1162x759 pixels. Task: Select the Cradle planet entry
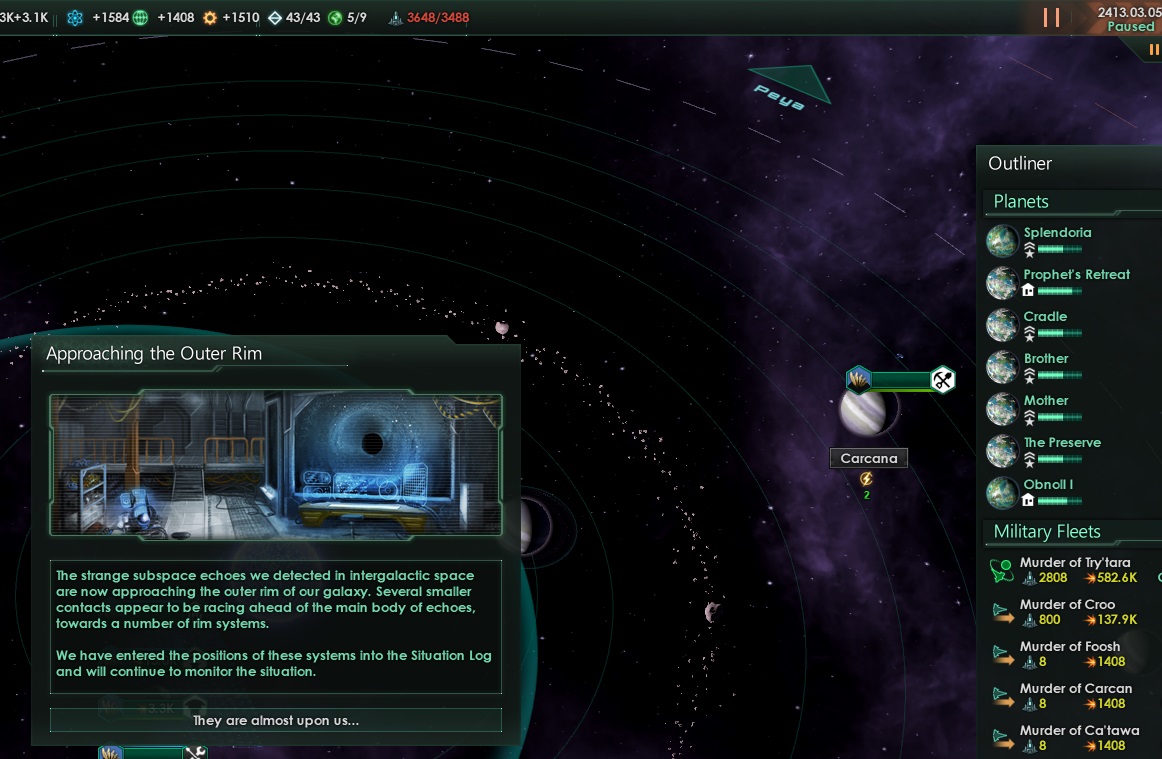(x=1045, y=317)
